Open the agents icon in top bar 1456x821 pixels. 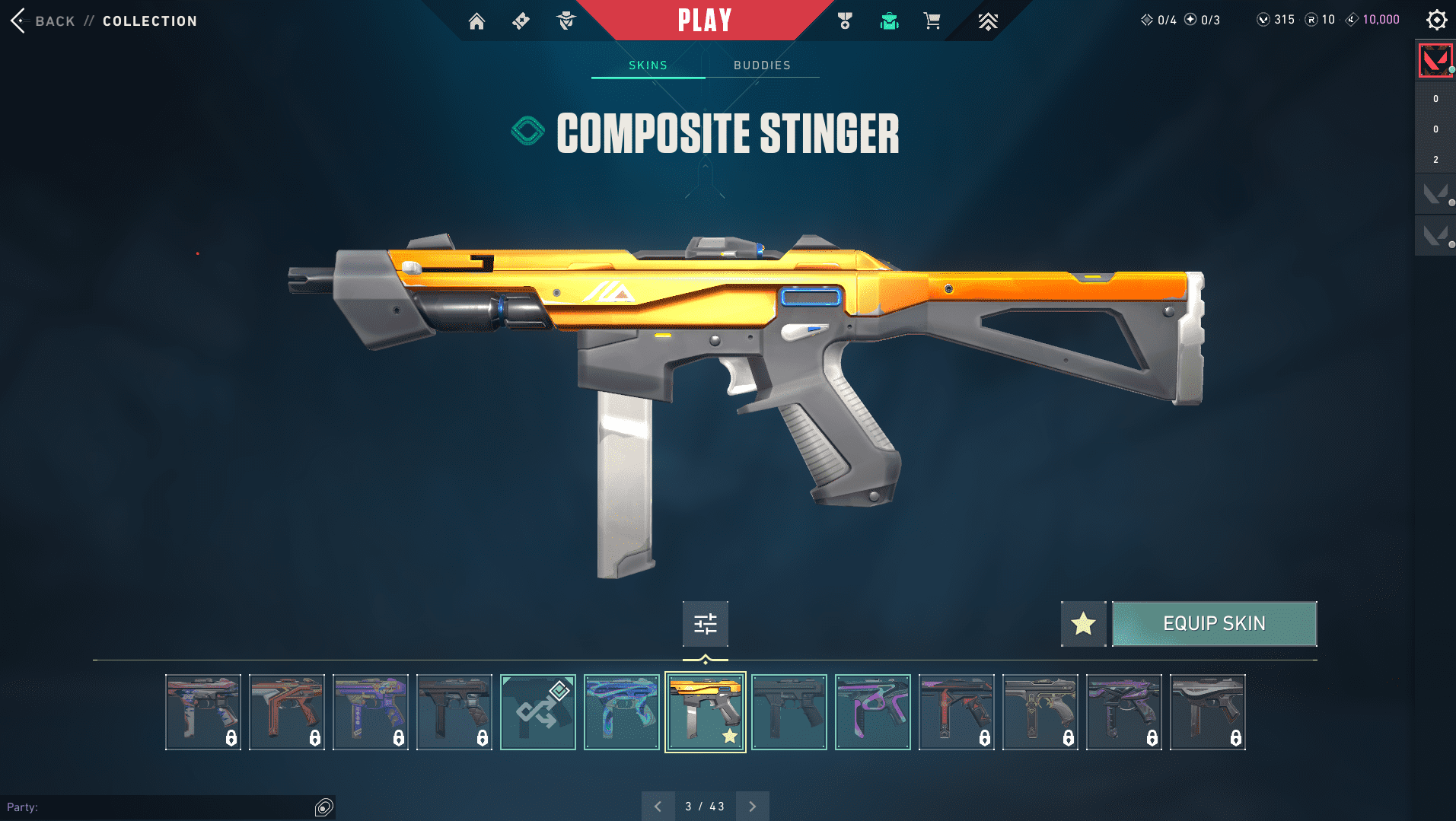[566, 21]
